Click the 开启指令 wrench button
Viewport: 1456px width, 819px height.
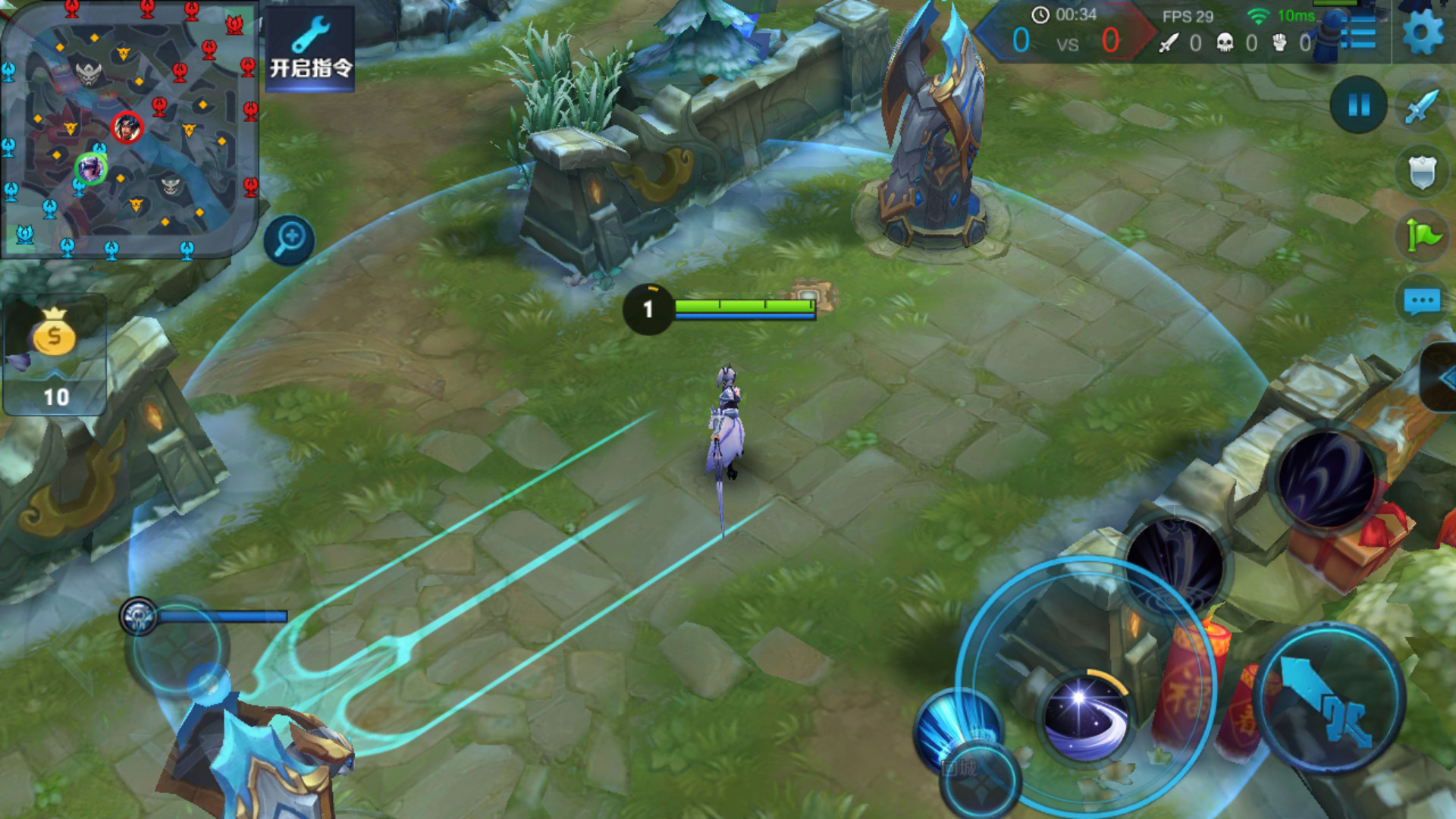tap(310, 49)
